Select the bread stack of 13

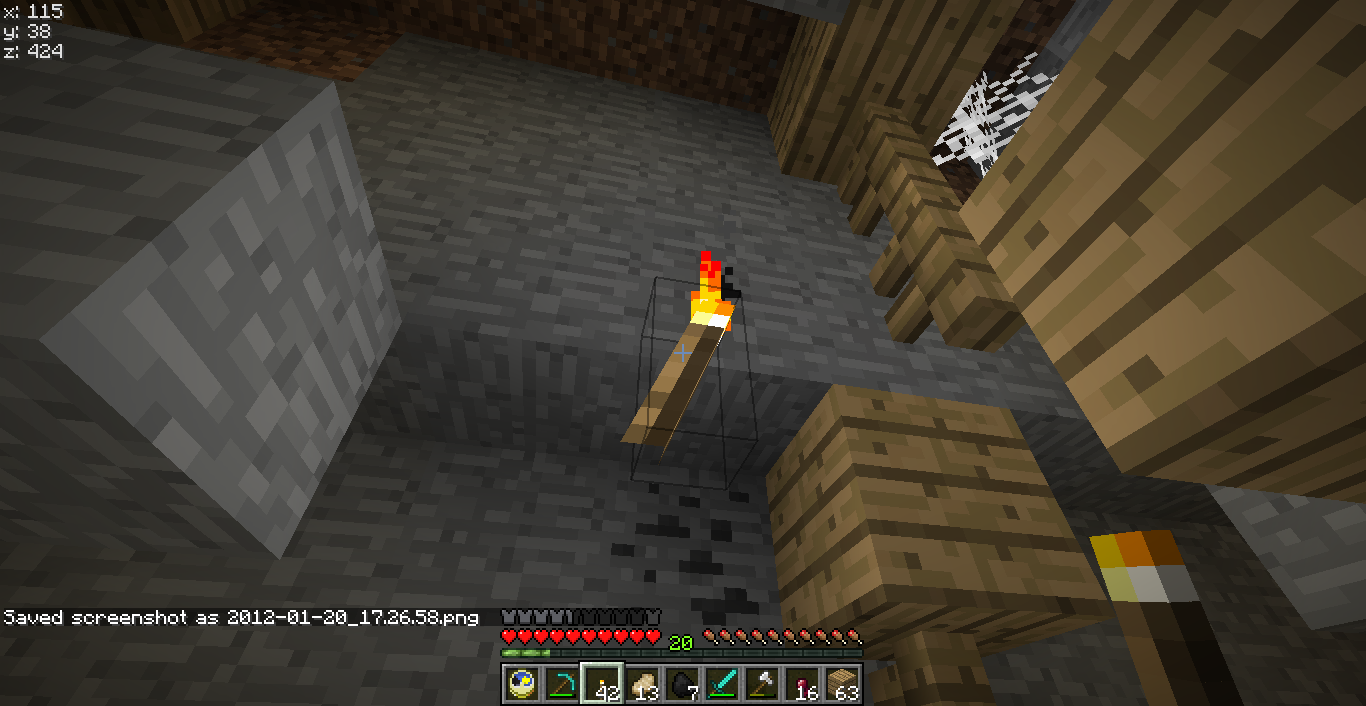point(642,684)
